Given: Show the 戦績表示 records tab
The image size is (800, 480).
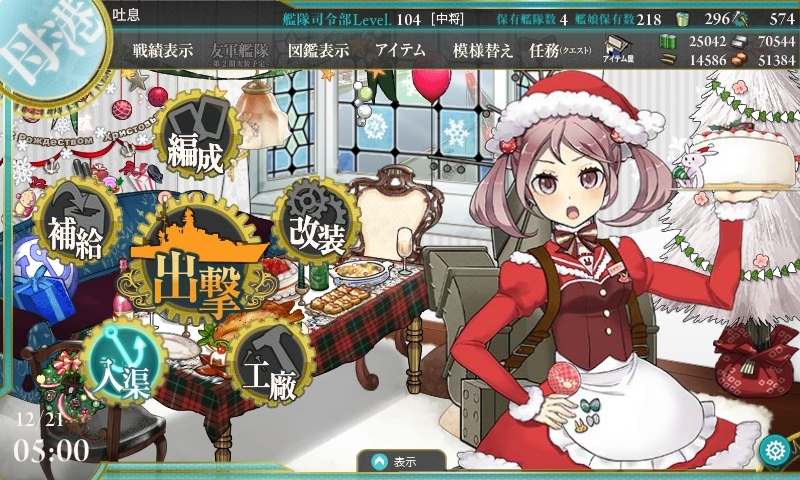Looking at the screenshot, I should [x=163, y=50].
